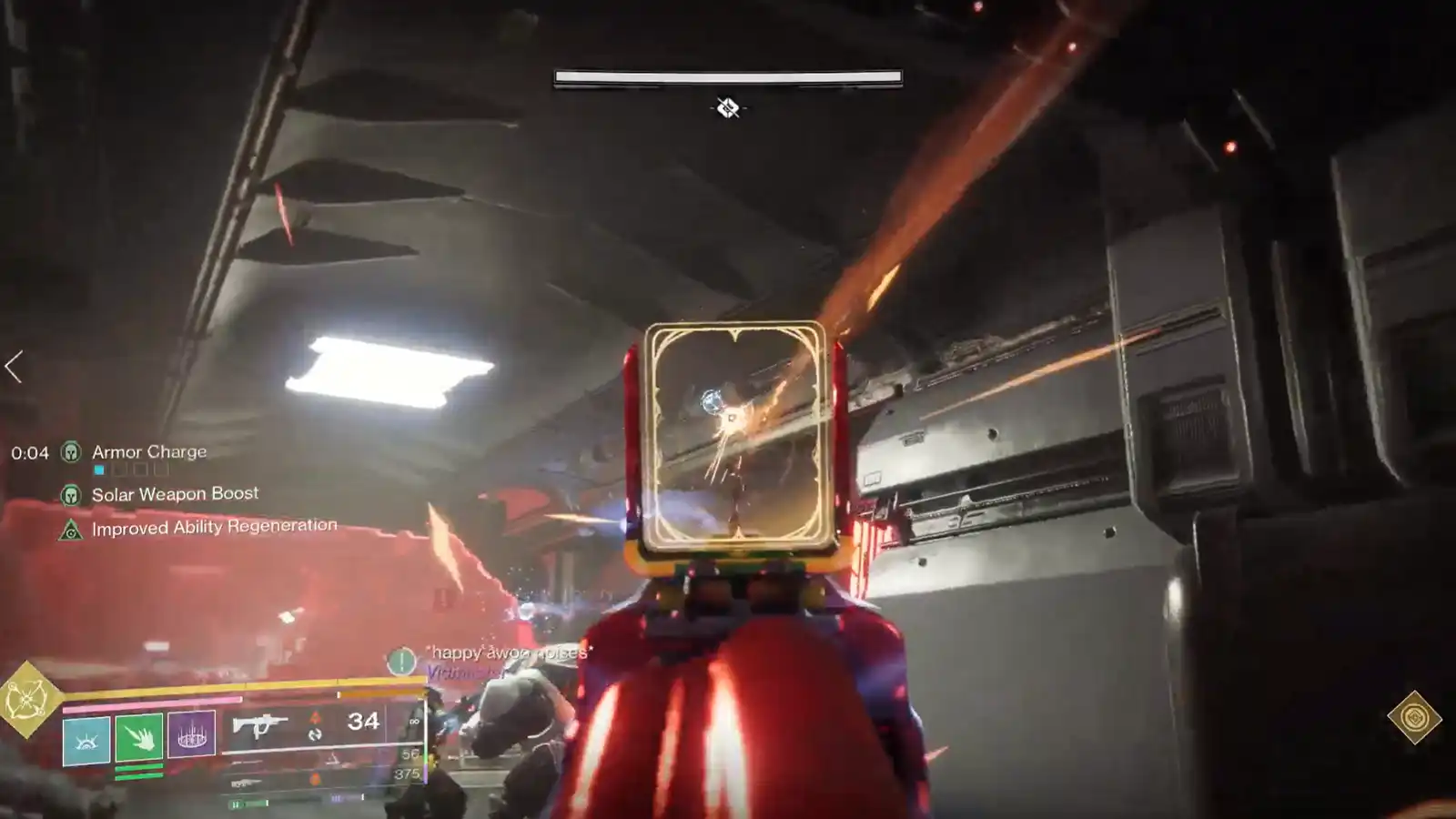This screenshot has height=819, width=1456.
Task: Select the submachine gun weapon icon
Action: point(260,726)
